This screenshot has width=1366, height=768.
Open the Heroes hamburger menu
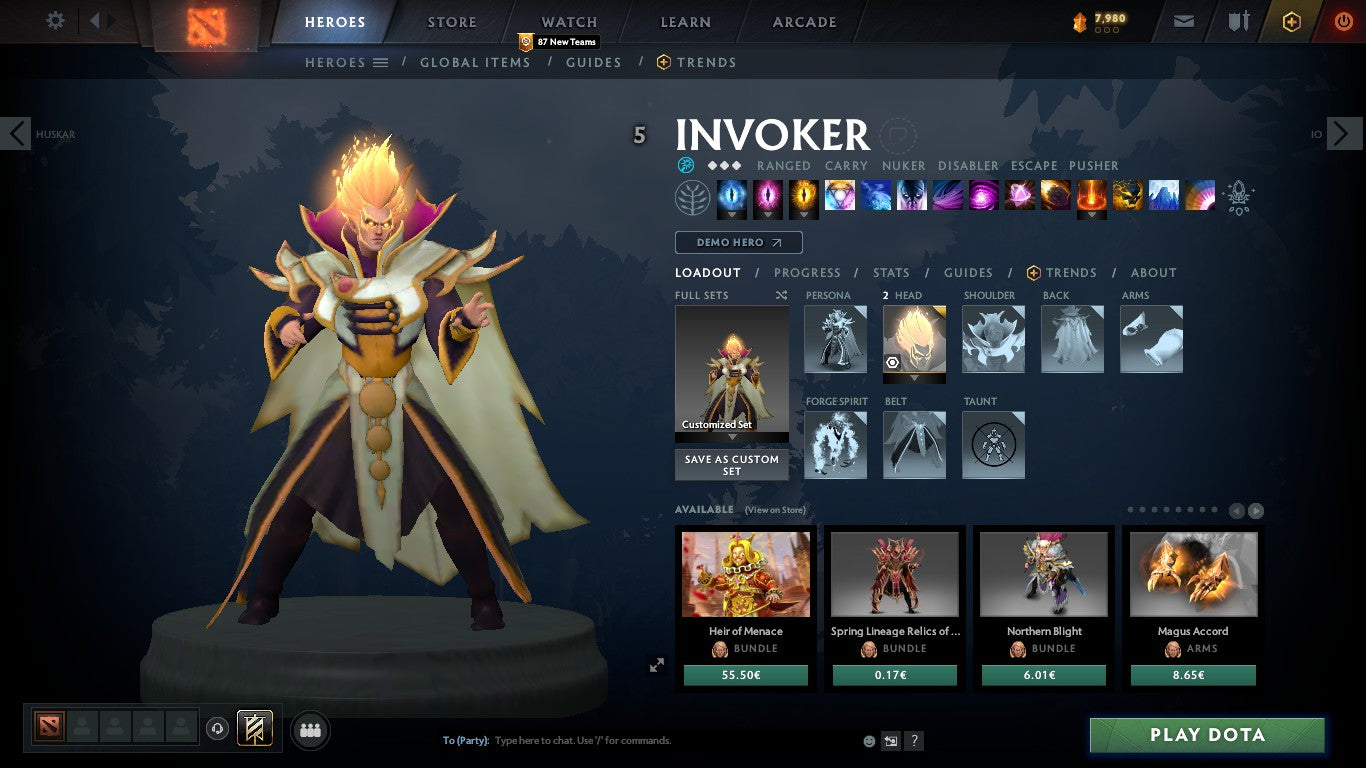[x=378, y=62]
